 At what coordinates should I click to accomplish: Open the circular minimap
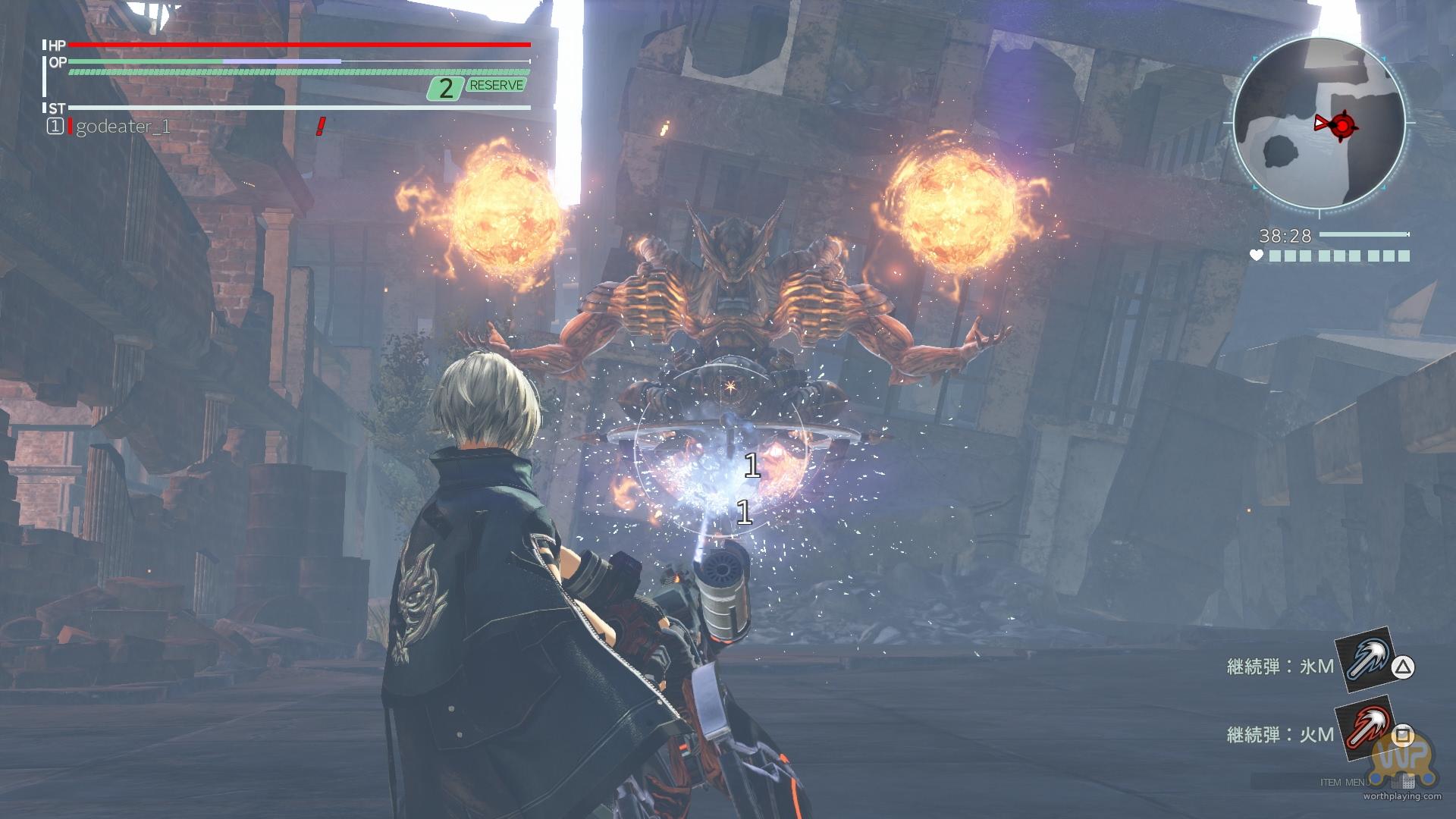(x=1318, y=121)
